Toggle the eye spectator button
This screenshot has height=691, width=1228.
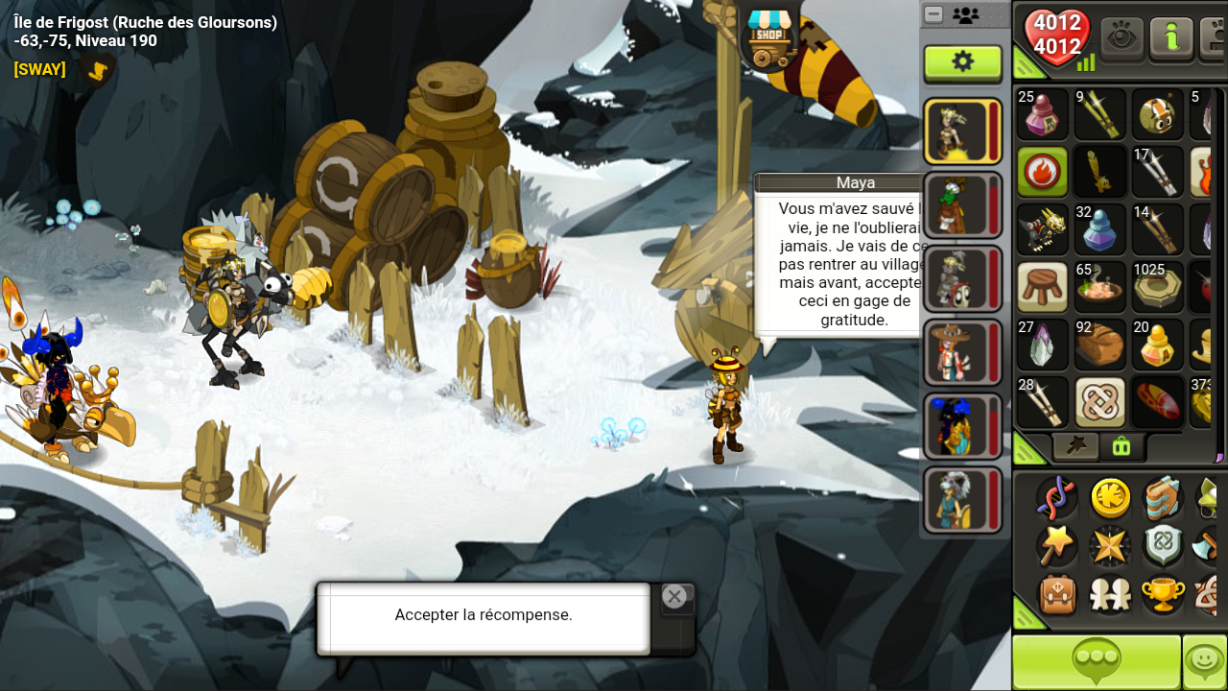tap(1122, 38)
